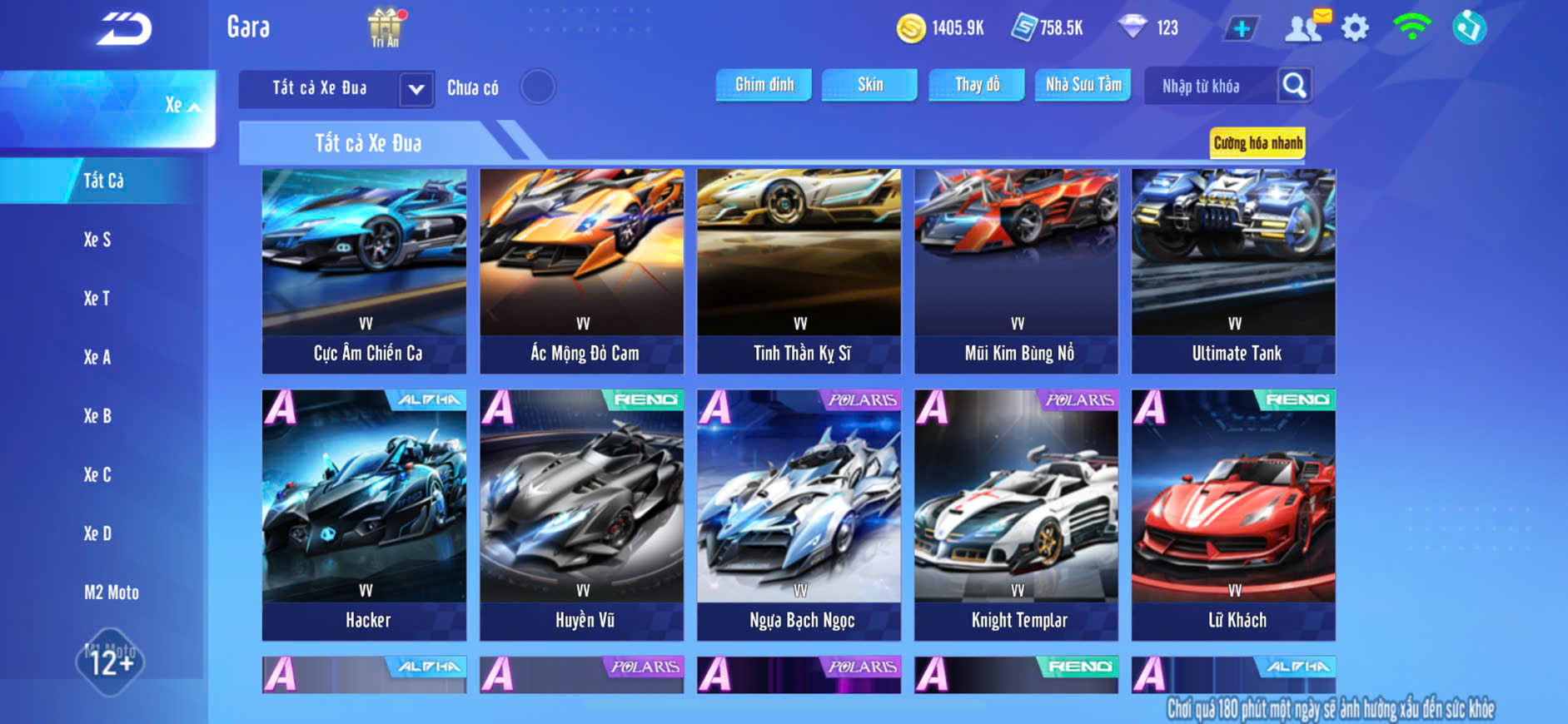Viewport: 1568px width, 724px height.
Task: Switch to the Xe S category
Action: pyautogui.click(x=97, y=240)
